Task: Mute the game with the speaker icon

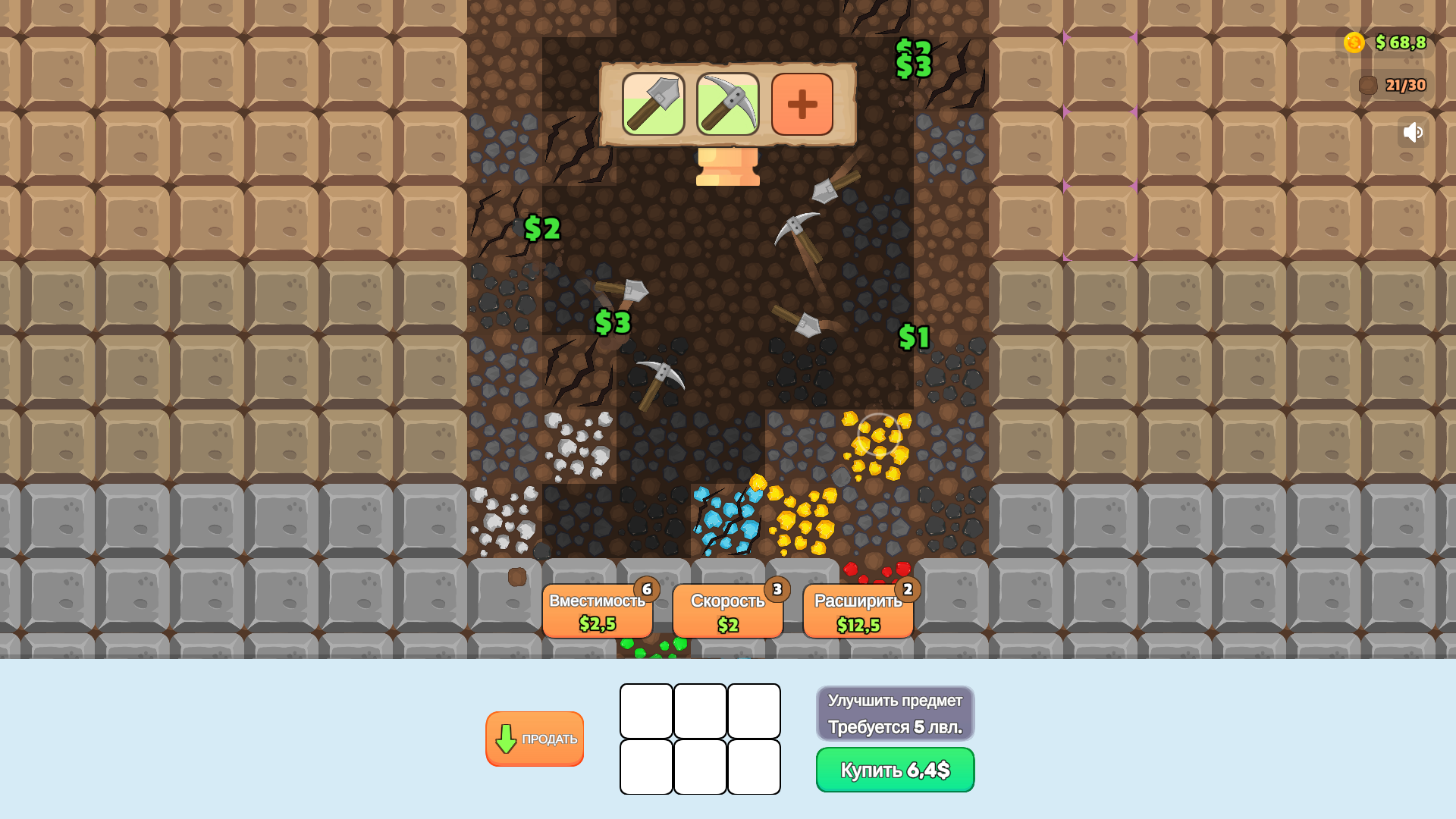Action: point(1412,132)
